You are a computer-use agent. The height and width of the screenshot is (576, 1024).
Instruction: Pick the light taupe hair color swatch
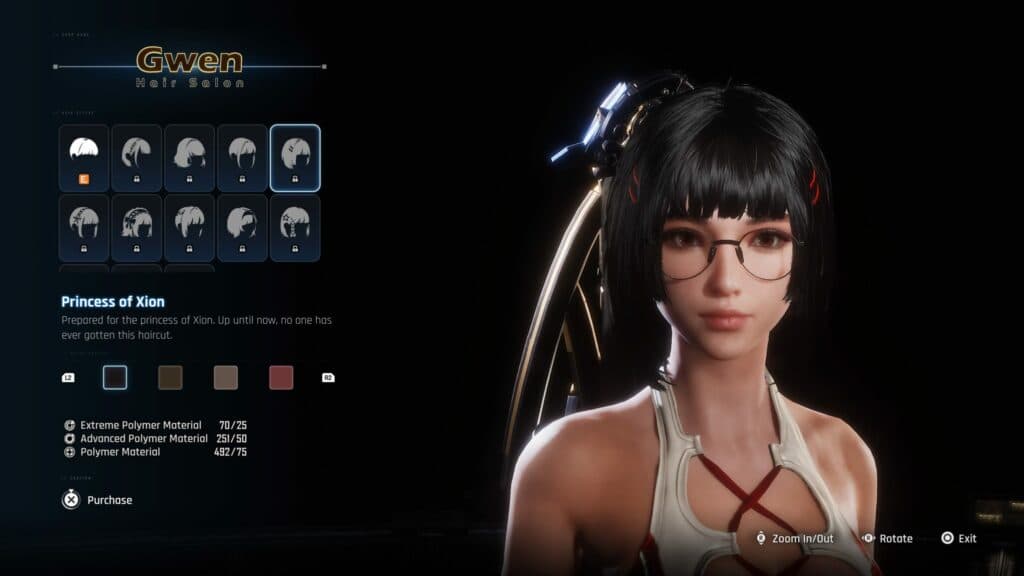click(x=225, y=377)
